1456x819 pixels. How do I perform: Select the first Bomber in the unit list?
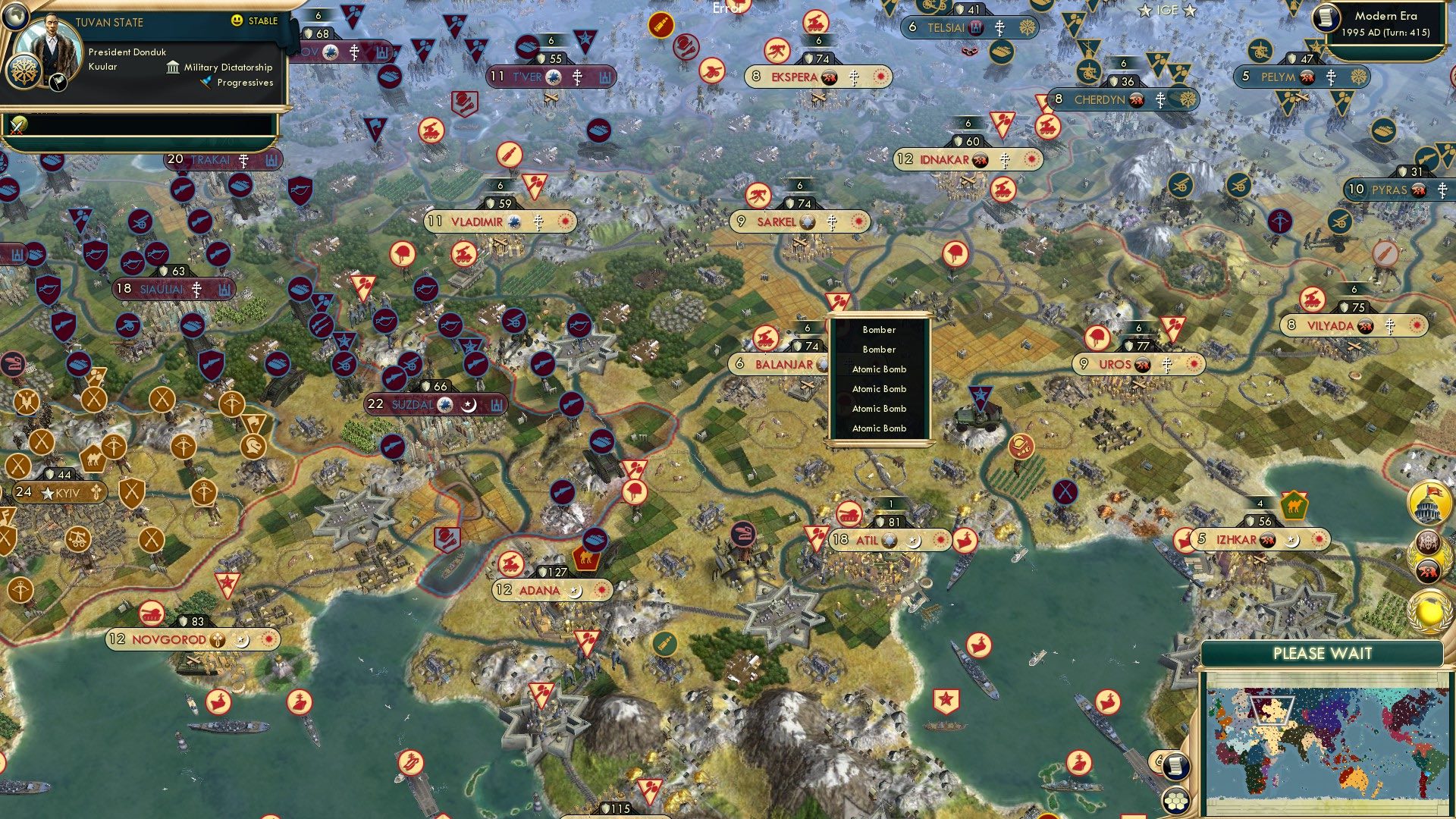point(878,330)
